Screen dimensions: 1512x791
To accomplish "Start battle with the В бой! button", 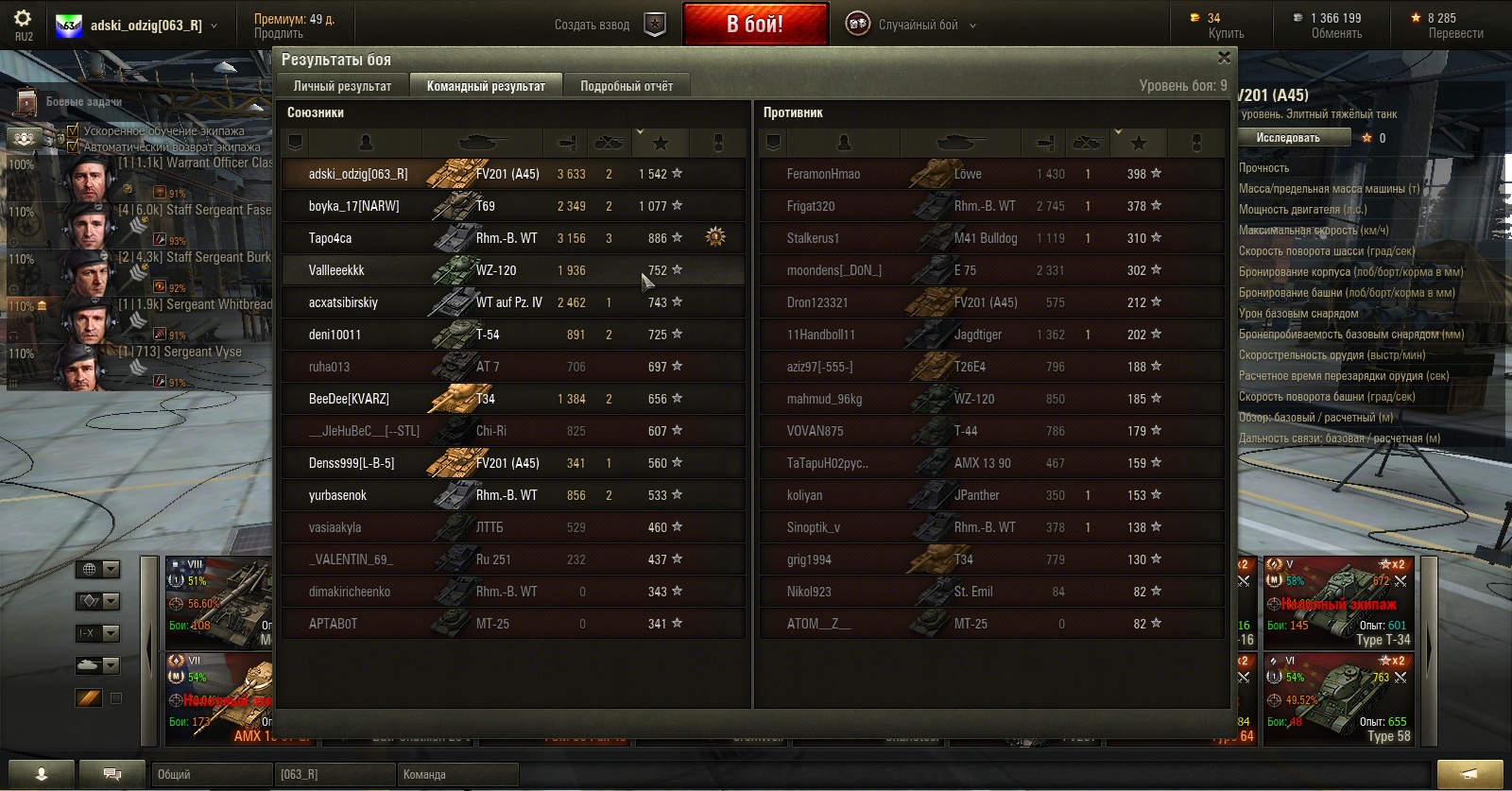I will [x=755, y=25].
